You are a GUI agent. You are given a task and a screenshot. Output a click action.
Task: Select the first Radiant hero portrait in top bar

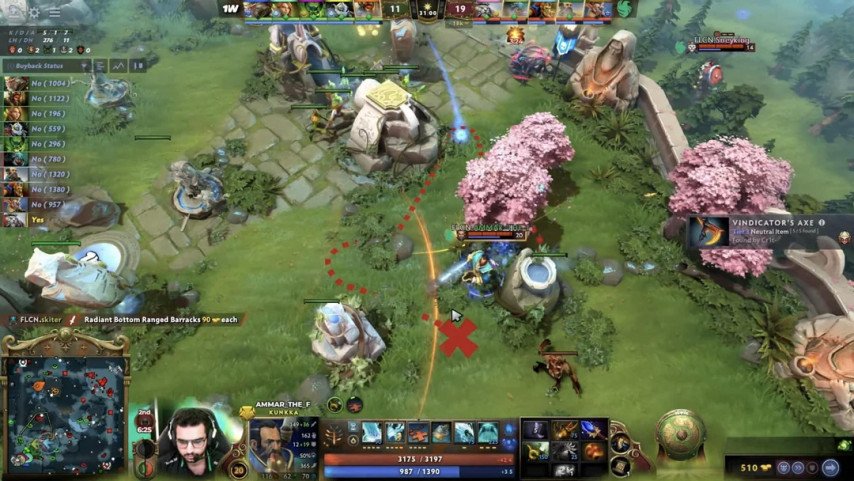click(x=257, y=10)
